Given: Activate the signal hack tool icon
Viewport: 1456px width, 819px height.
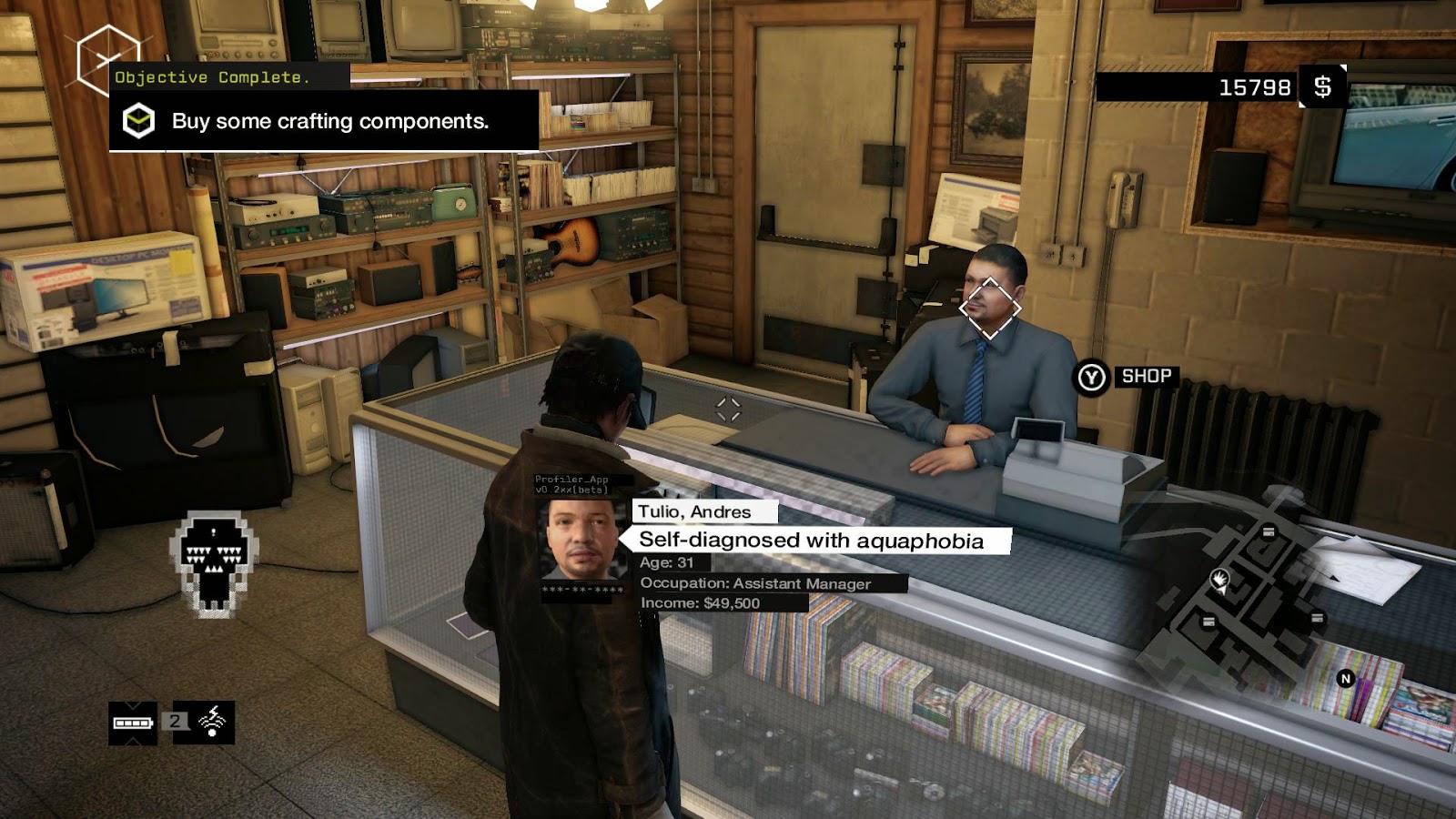Looking at the screenshot, I should coord(213,722).
